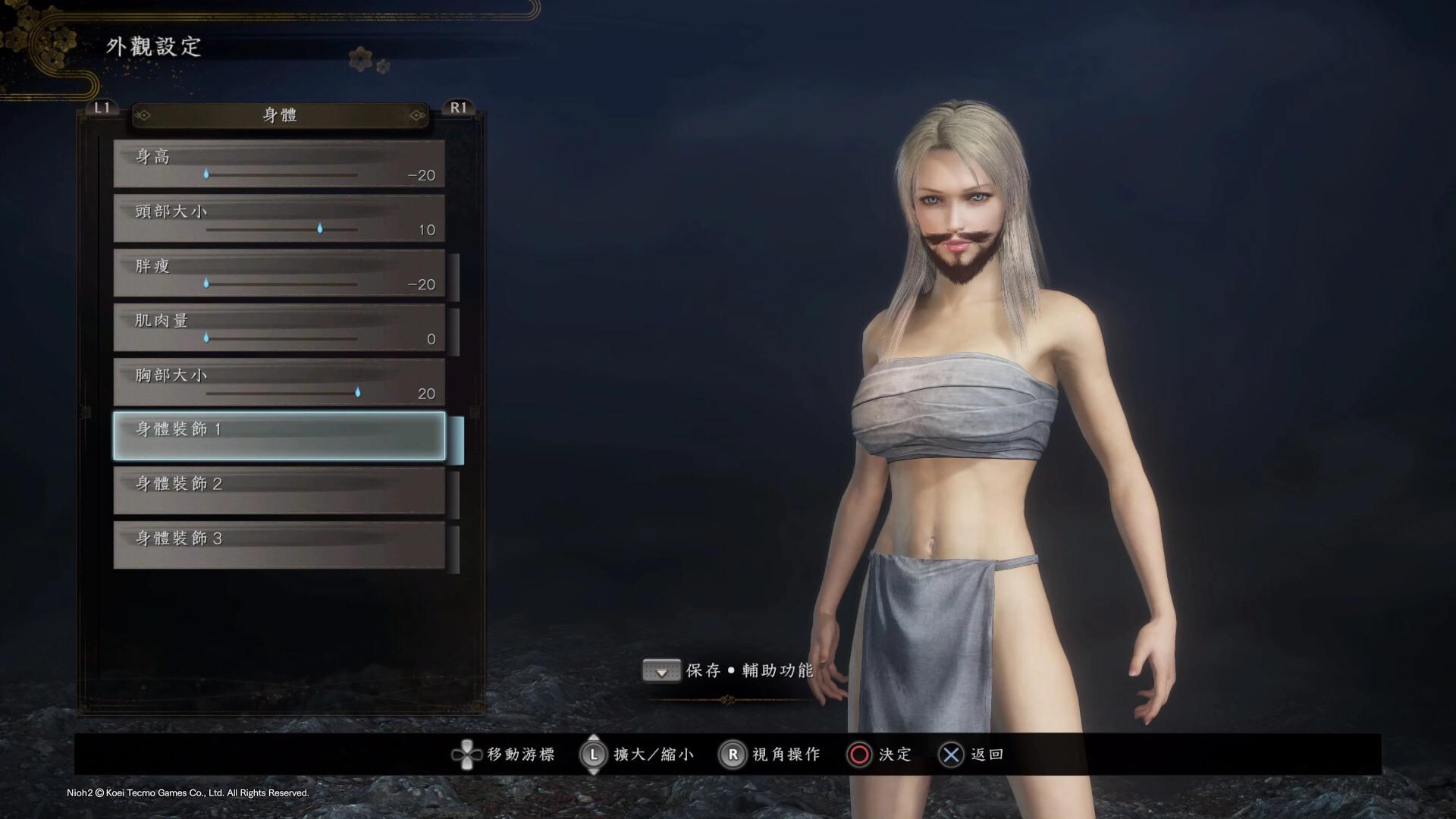Choose 身體裝飾 3 body decoration entry
This screenshot has width=1456, height=819.
[279, 545]
